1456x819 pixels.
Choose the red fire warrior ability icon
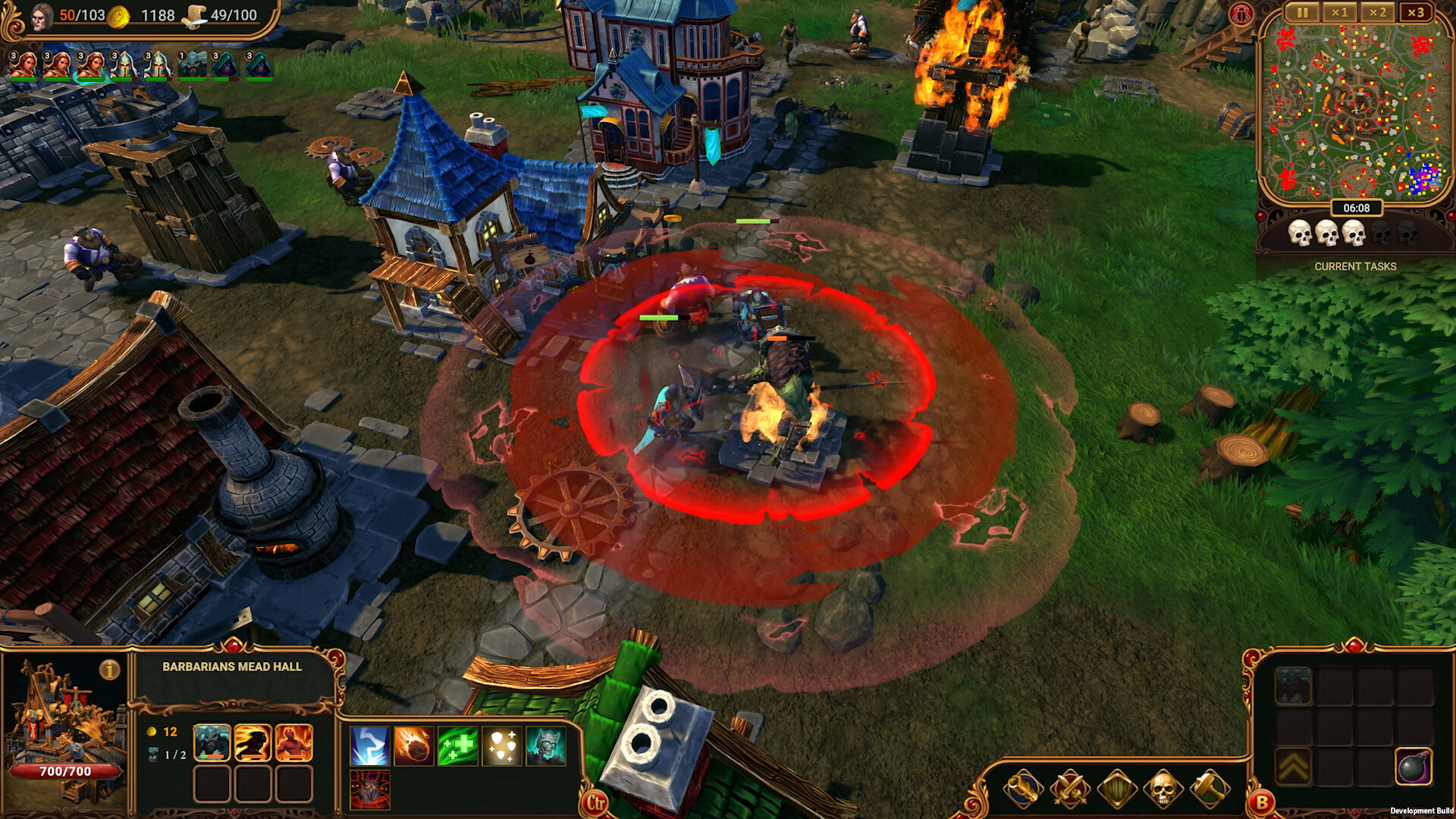click(293, 742)
